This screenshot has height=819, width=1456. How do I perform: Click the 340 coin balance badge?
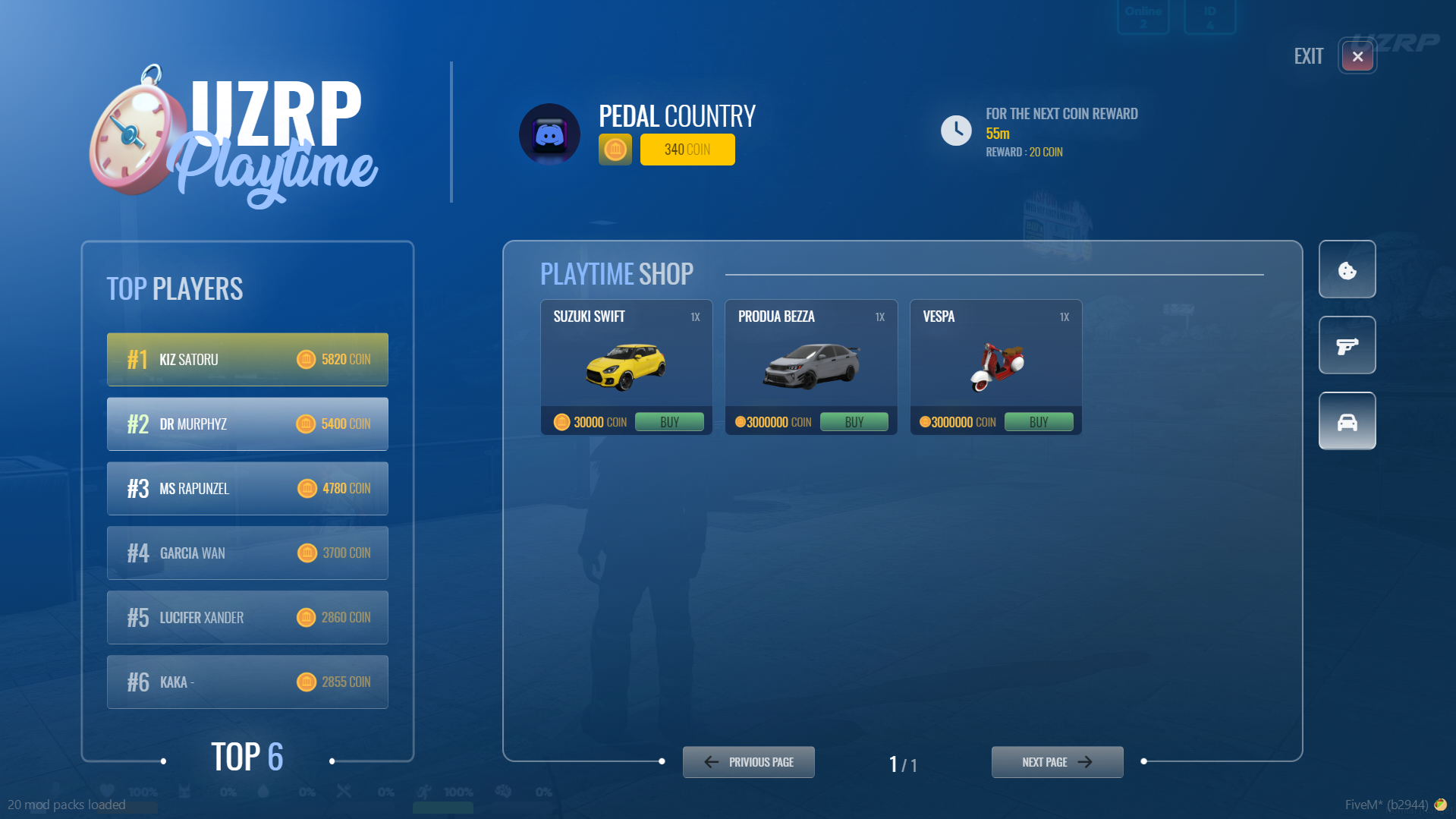click(x=687, y=150)
